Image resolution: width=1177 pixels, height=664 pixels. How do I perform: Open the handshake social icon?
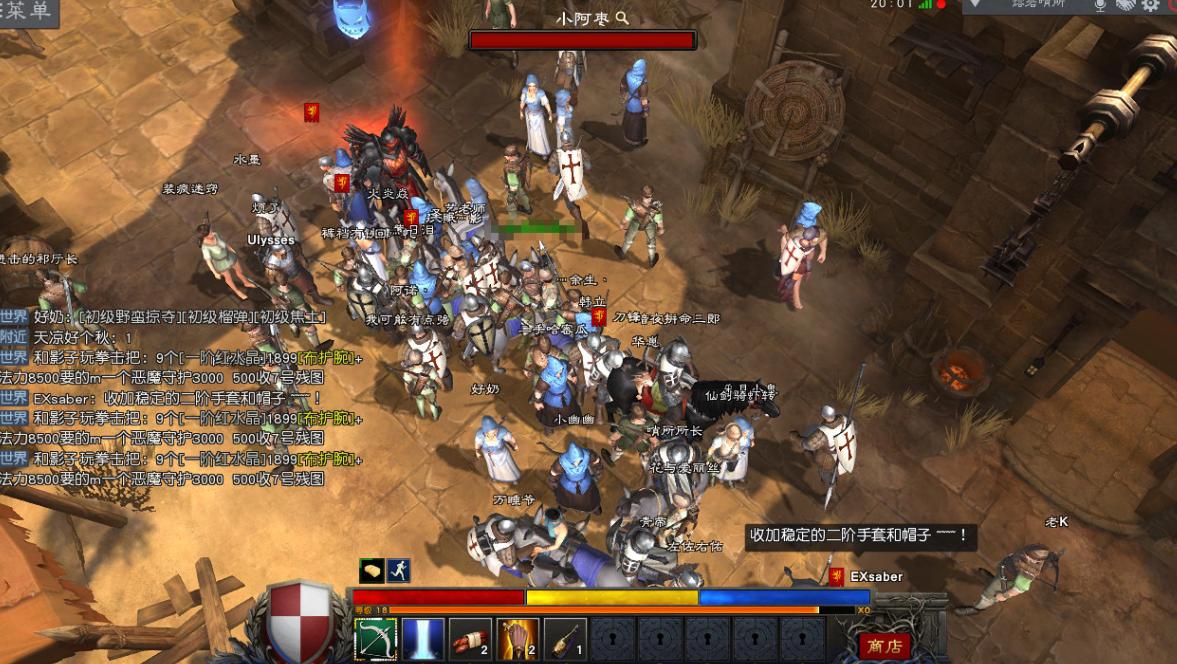(x=1126, y=6)
